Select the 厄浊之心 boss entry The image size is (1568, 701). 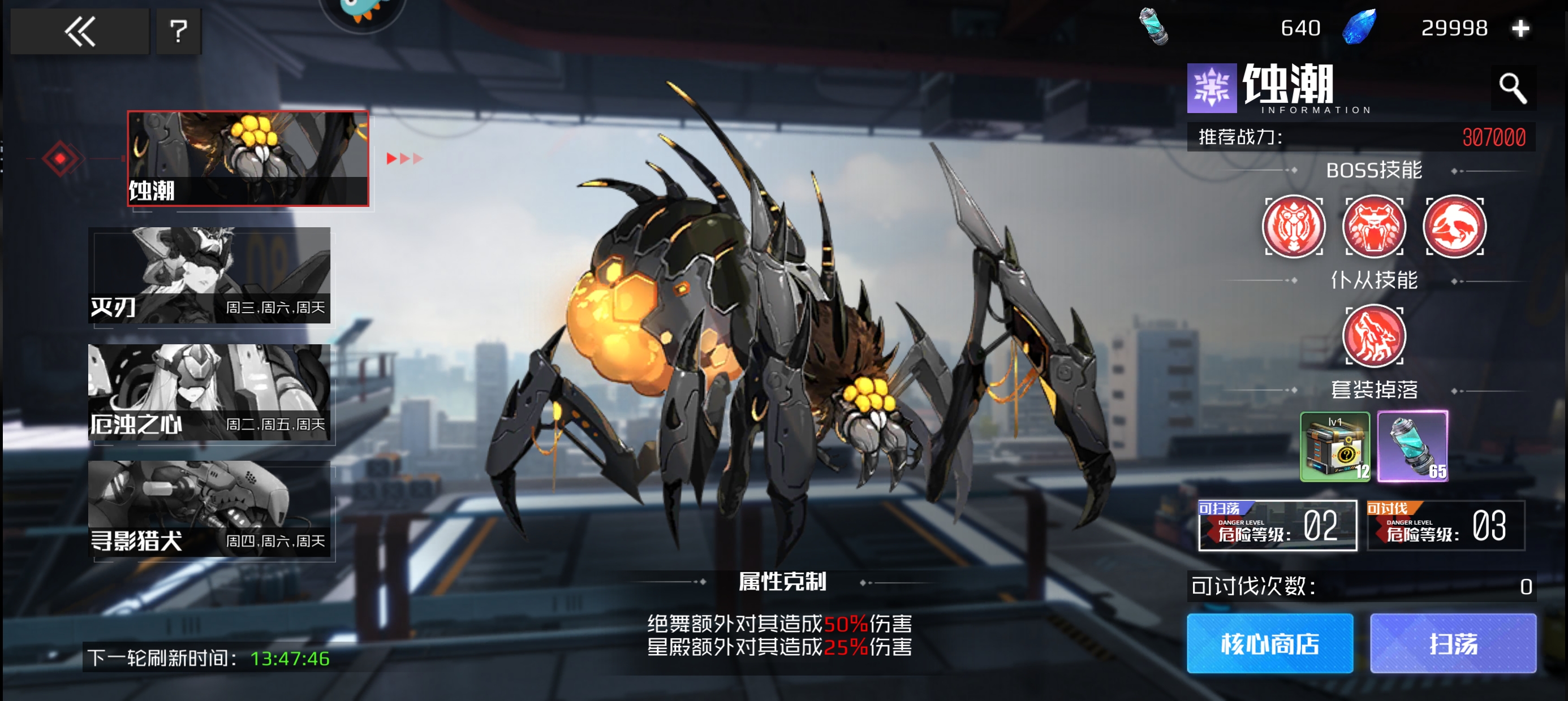click(209, 392)
